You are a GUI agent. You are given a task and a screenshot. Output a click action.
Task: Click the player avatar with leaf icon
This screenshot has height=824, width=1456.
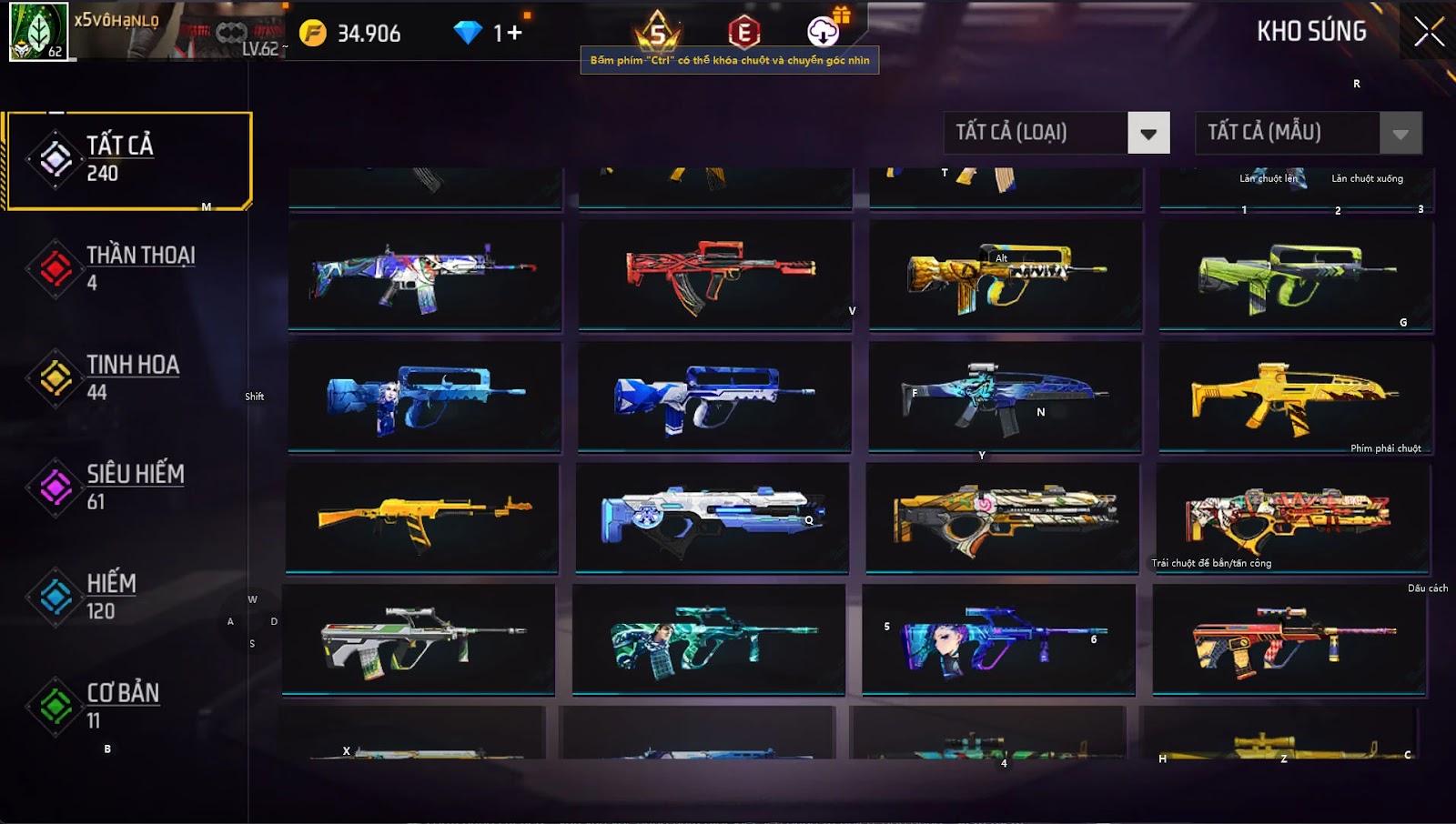tap(38, 31)
